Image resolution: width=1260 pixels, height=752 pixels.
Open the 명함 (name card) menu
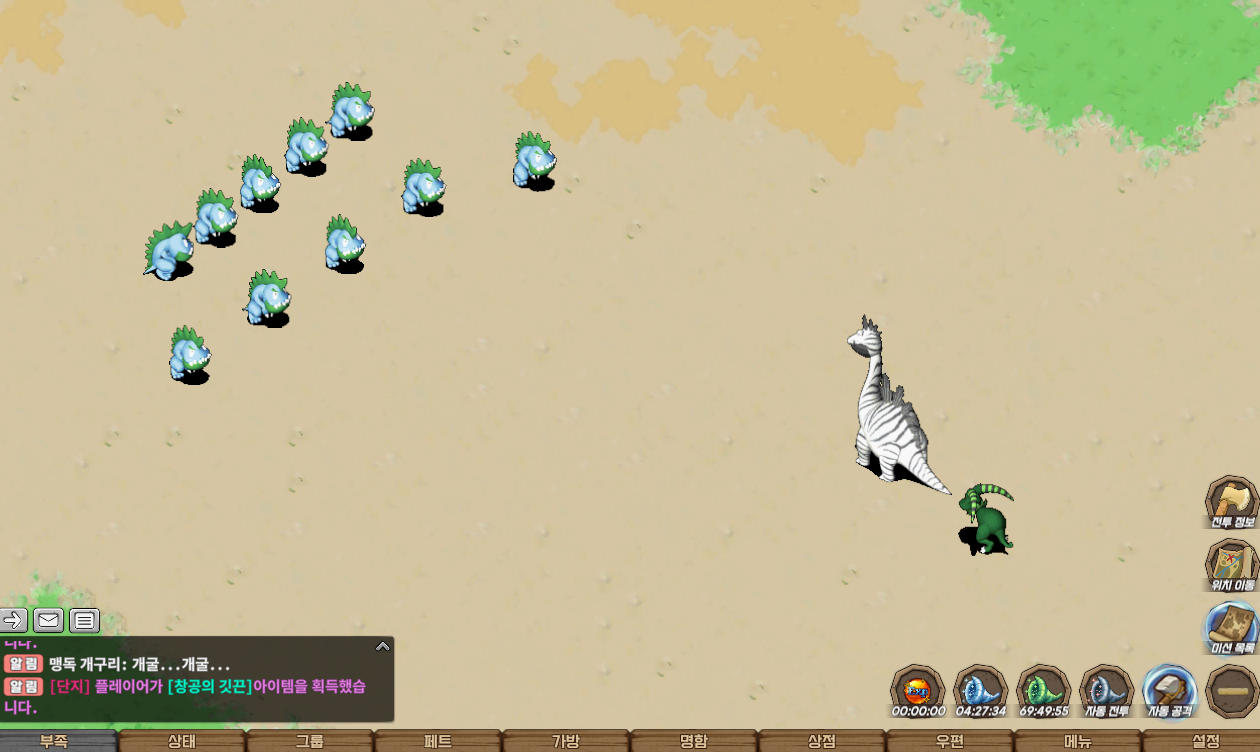pos(694,741)
